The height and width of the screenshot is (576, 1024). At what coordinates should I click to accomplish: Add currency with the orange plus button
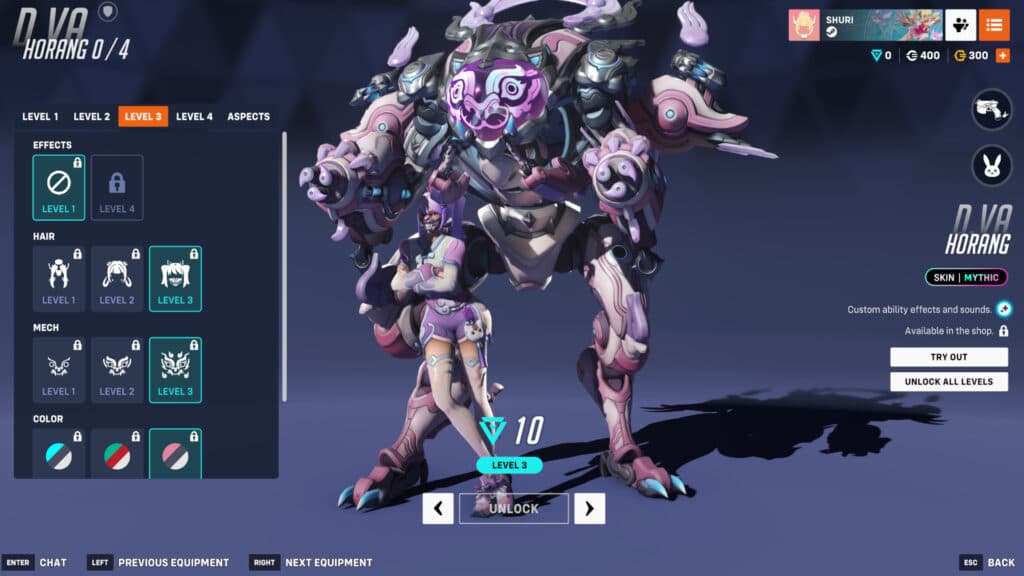coord(1003,55)
